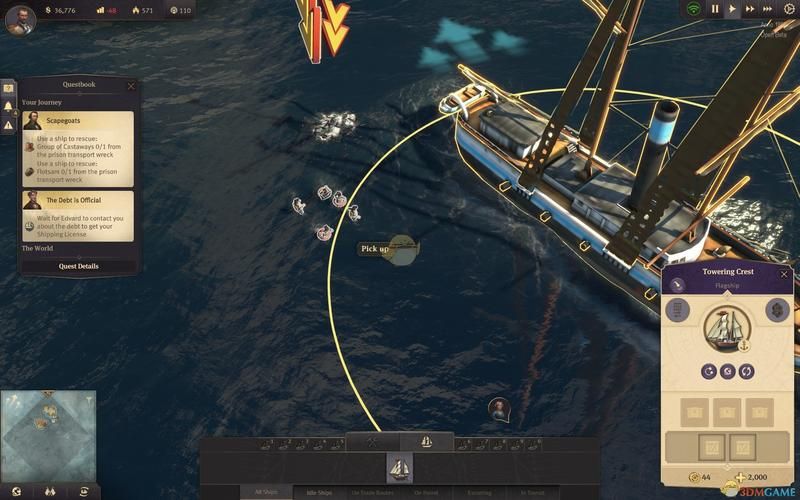Click the player portrait in top-left corner
800x500 pixels.
click(20, 19)
